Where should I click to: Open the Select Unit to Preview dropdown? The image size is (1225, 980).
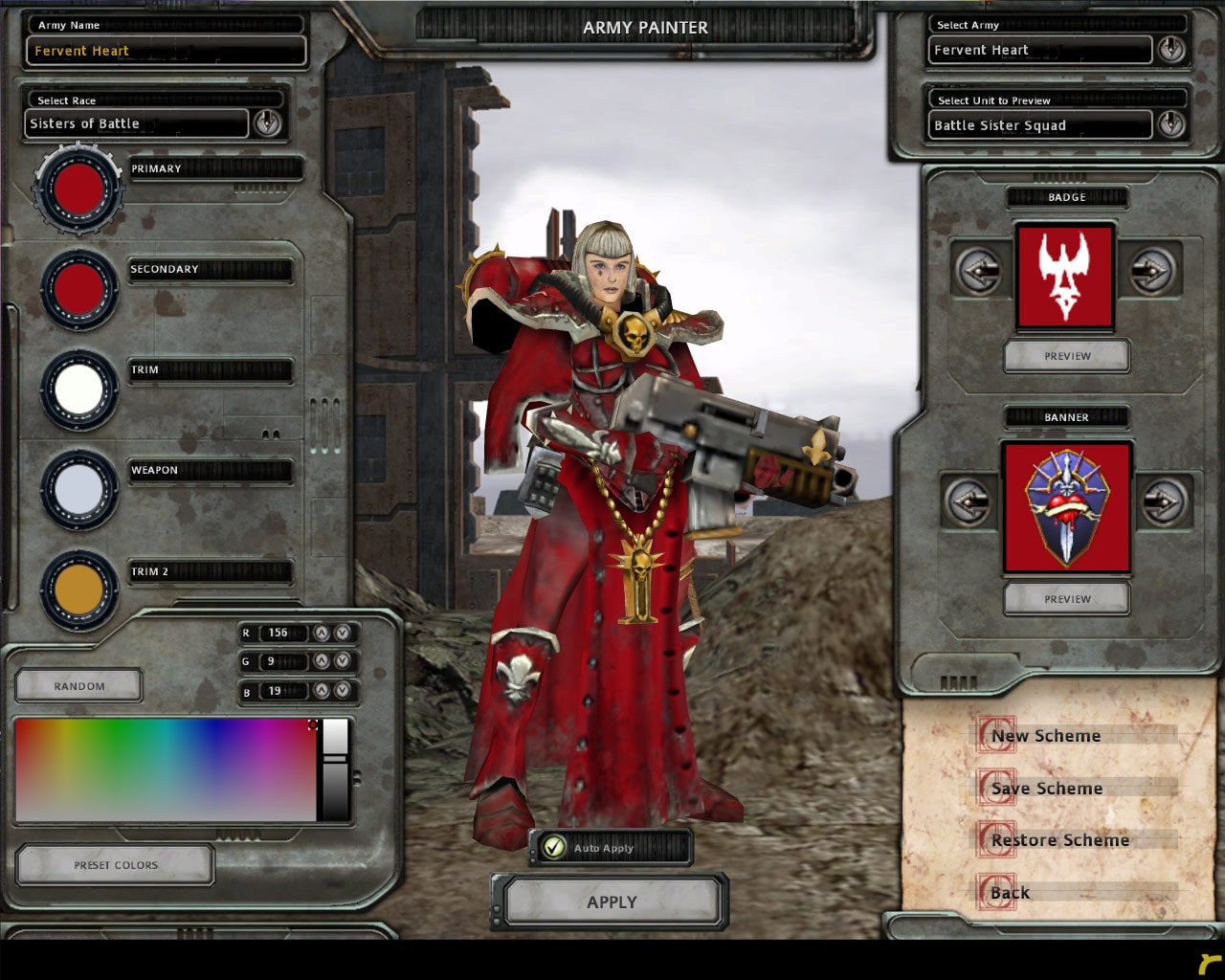coord(1170,124)
